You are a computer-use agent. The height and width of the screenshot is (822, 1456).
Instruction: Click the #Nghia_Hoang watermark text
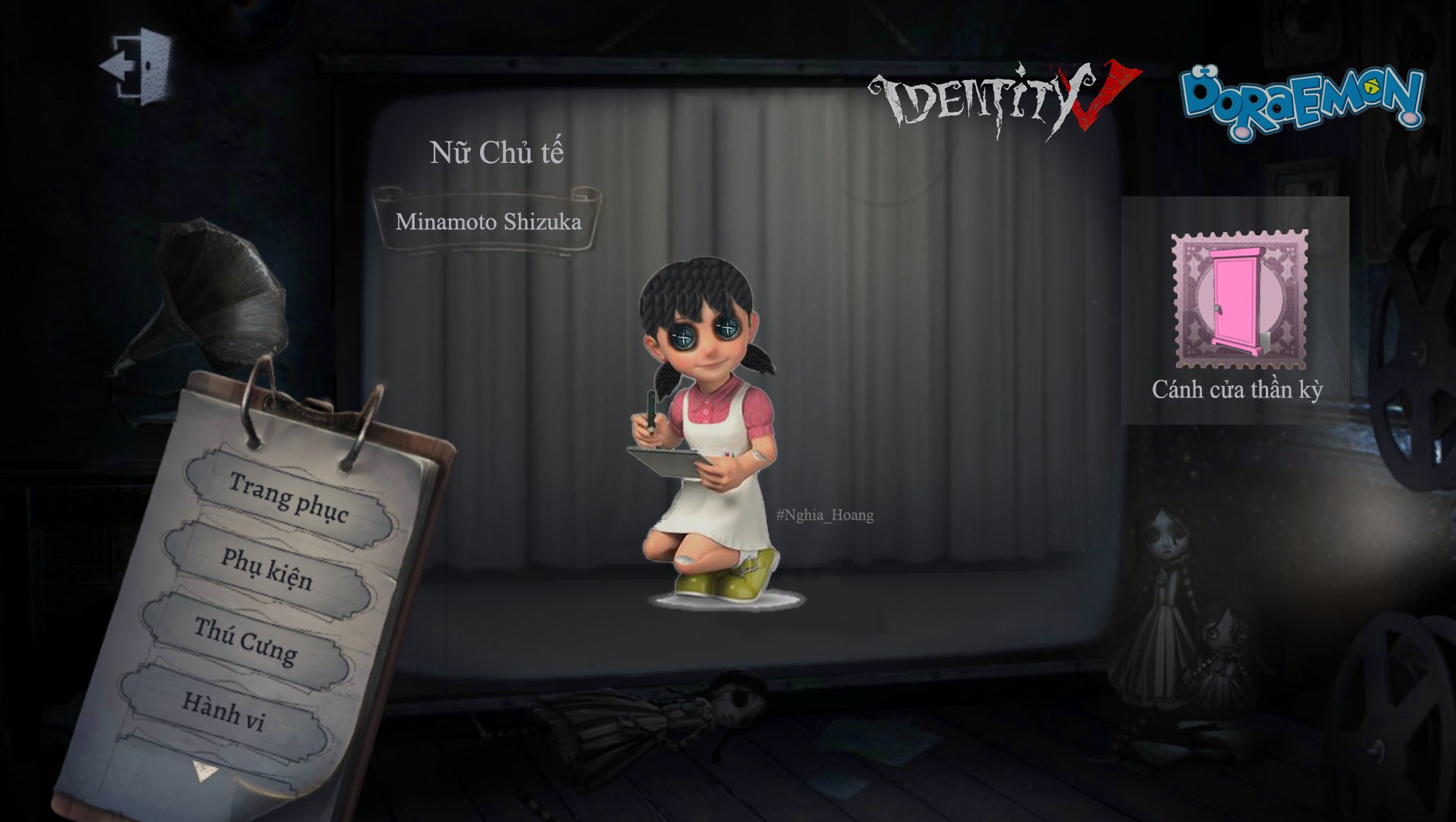(x=824, y=515)
